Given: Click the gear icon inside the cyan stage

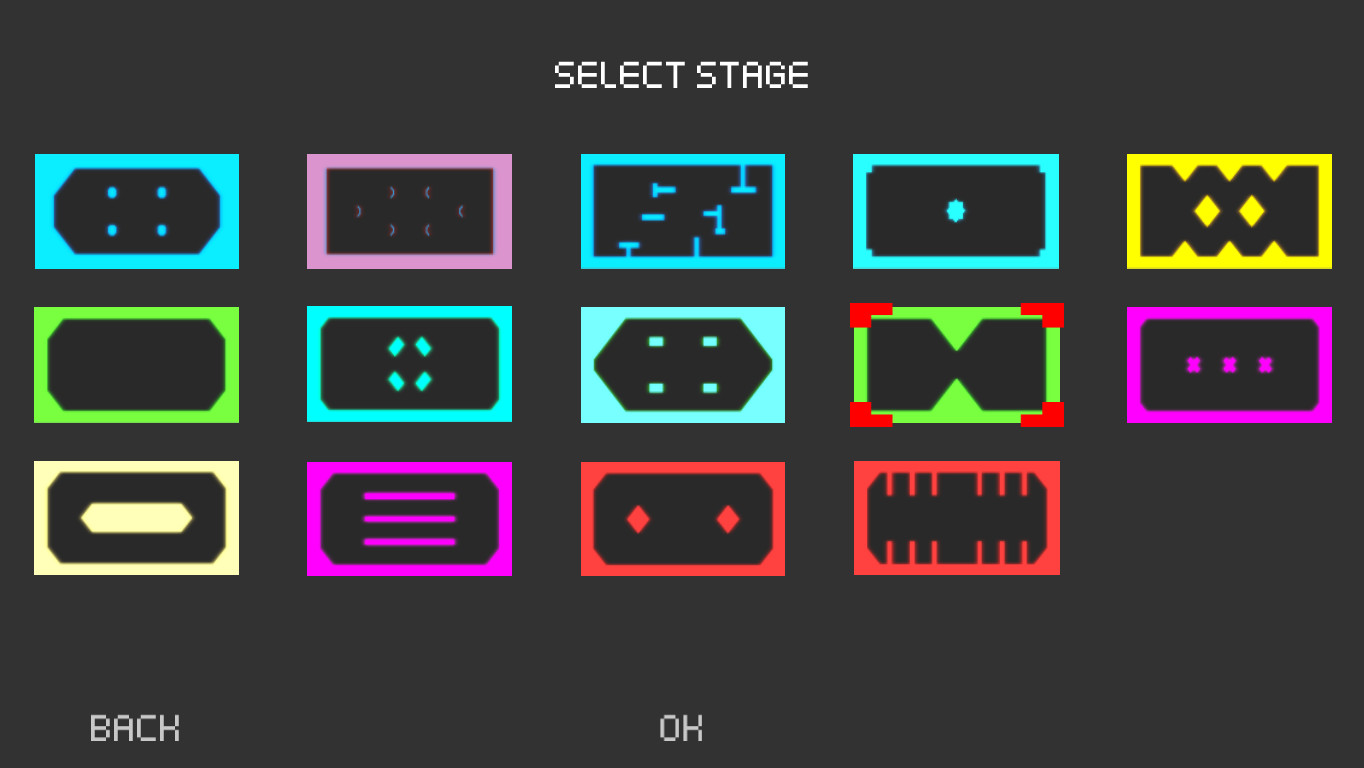Looking at the screenshot, I should click(956, 211).
